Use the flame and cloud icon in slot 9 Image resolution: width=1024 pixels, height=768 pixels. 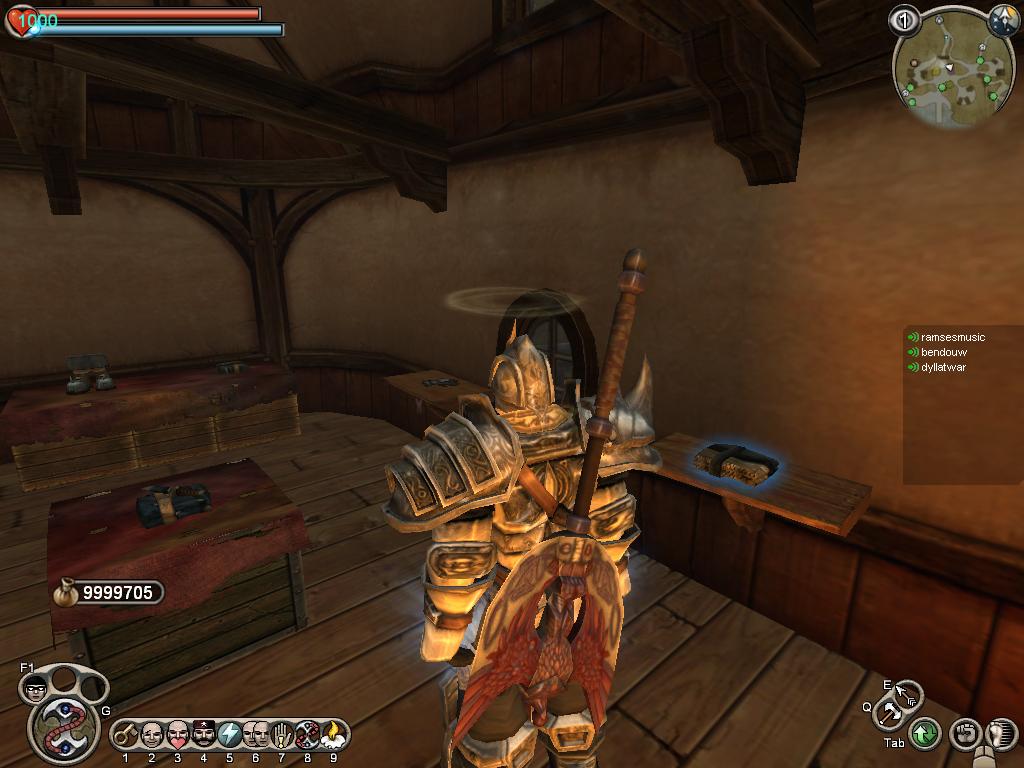(x=333, y=736)
